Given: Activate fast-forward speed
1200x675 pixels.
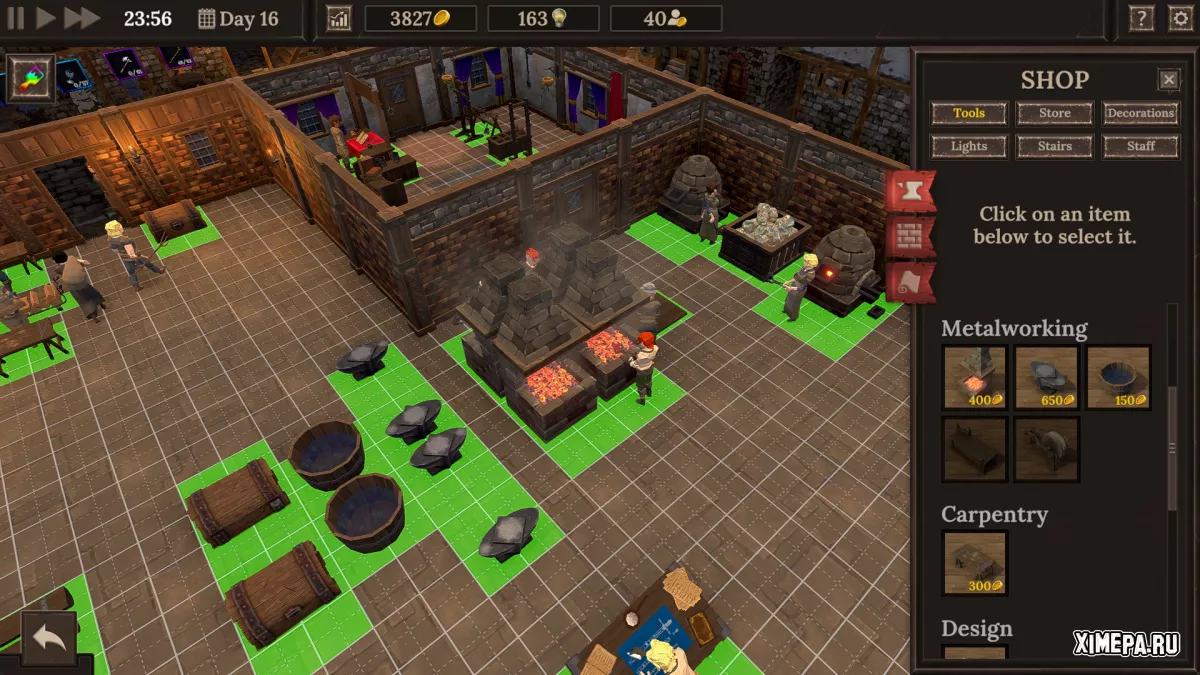Looking at the screenshot, I should pos(82,18).
